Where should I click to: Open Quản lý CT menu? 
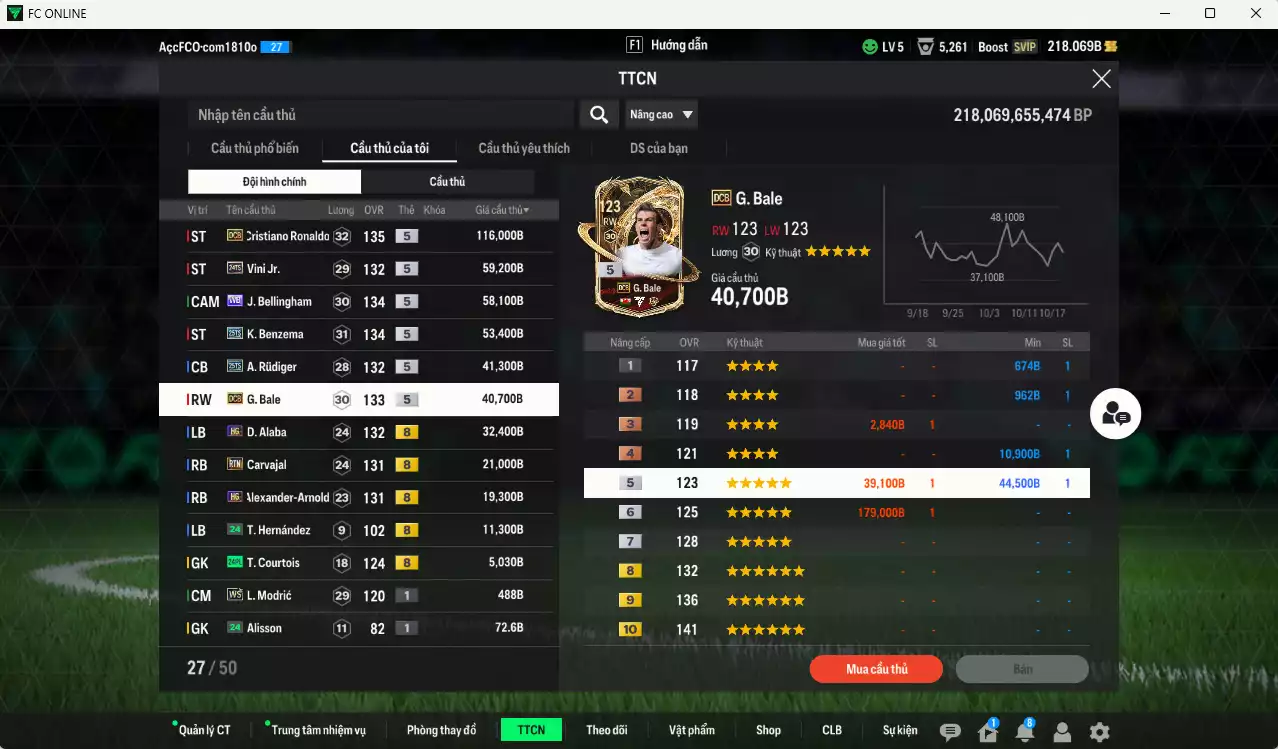click(204, 730)
